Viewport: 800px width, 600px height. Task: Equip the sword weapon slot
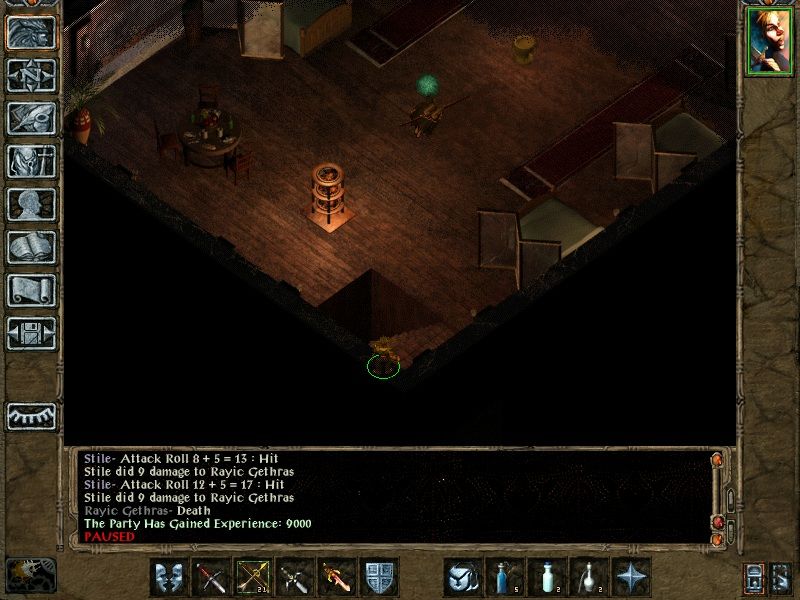pos(211,577)
